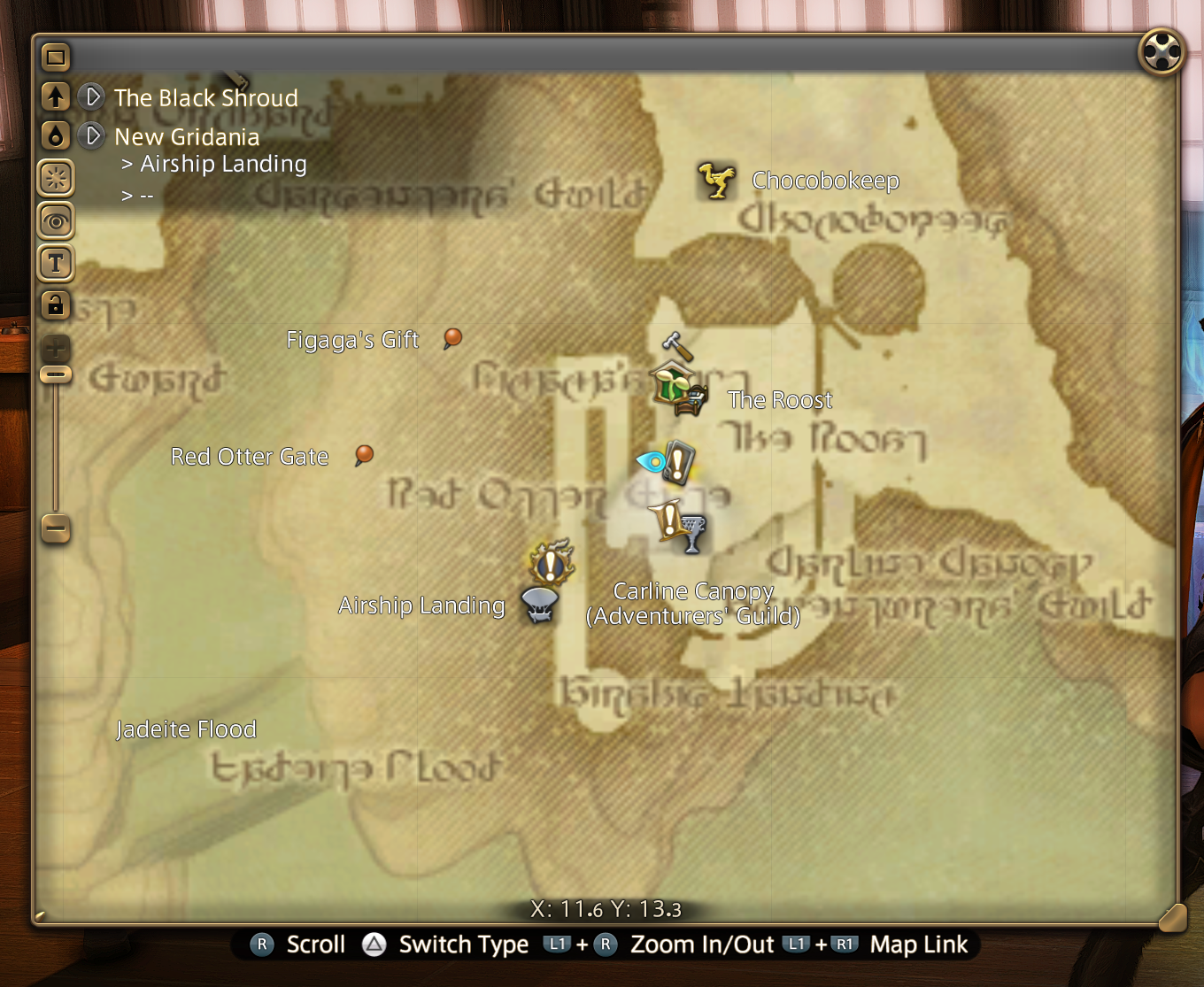1204x987 pixels.
Task: Toggle map text labels button
Action: (56, 263)
